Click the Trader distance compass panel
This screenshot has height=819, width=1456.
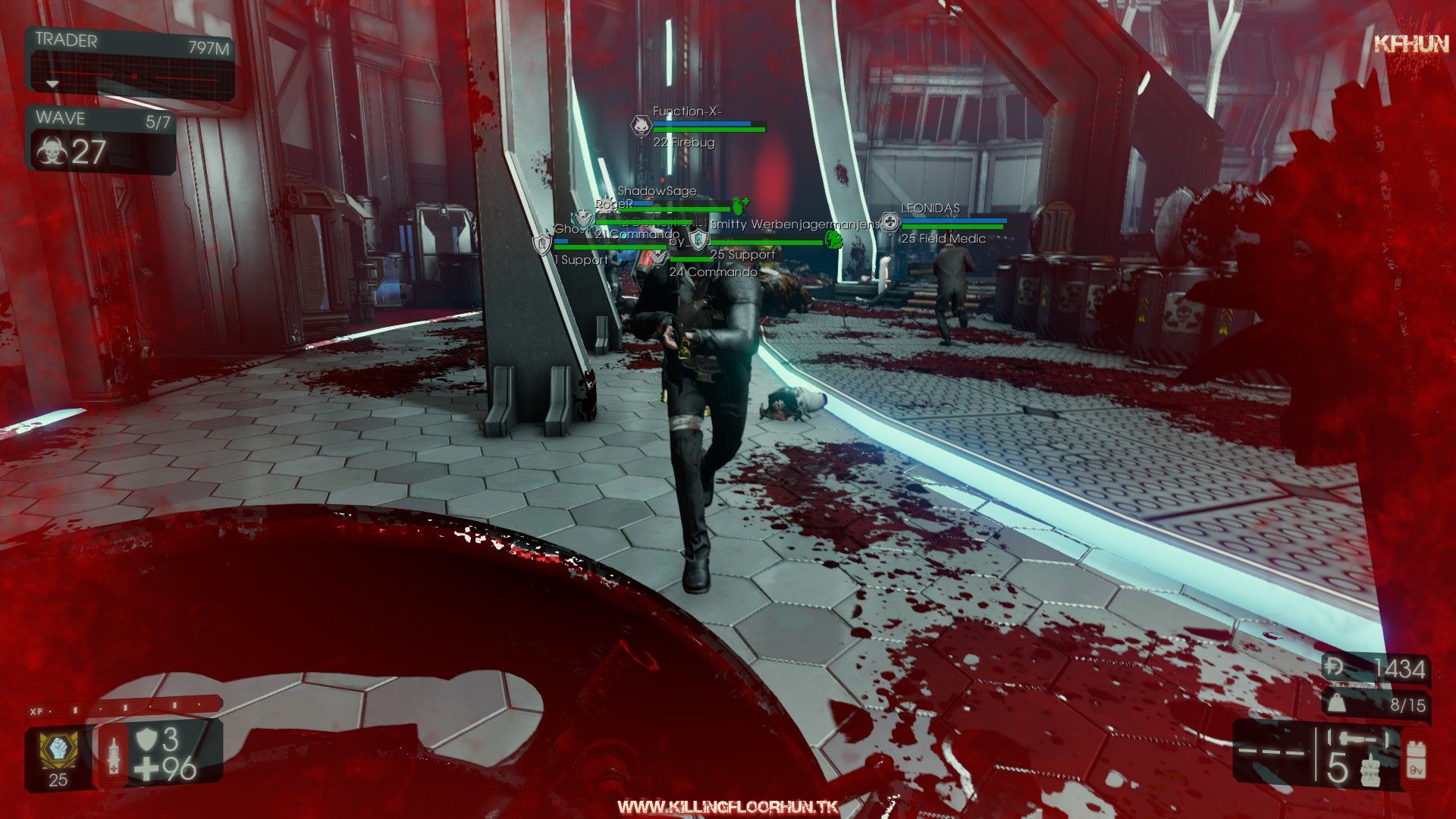[131, 64]
